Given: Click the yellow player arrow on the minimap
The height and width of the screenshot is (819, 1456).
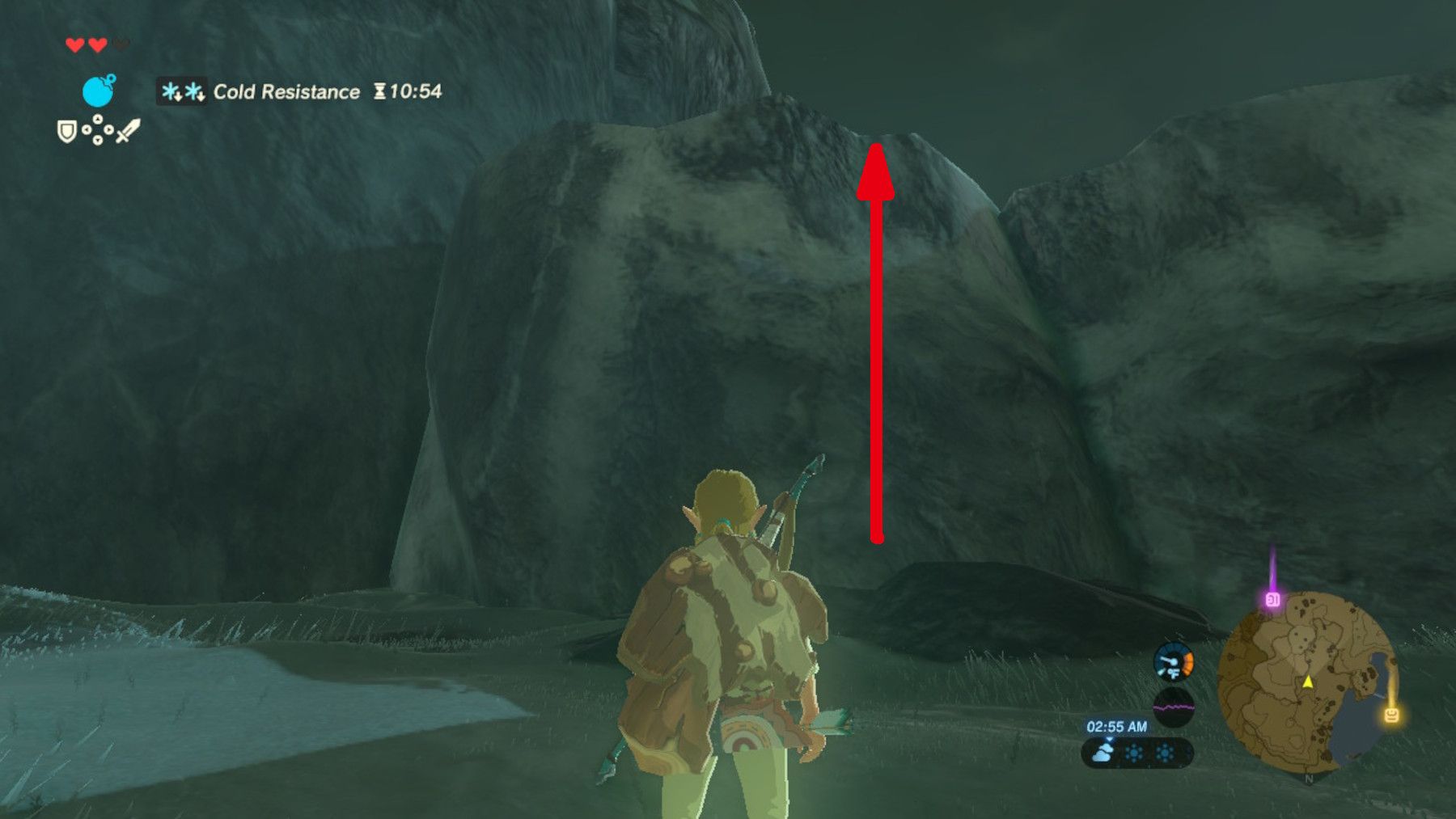Looking at the screenshot, I should pos(1308,682).
